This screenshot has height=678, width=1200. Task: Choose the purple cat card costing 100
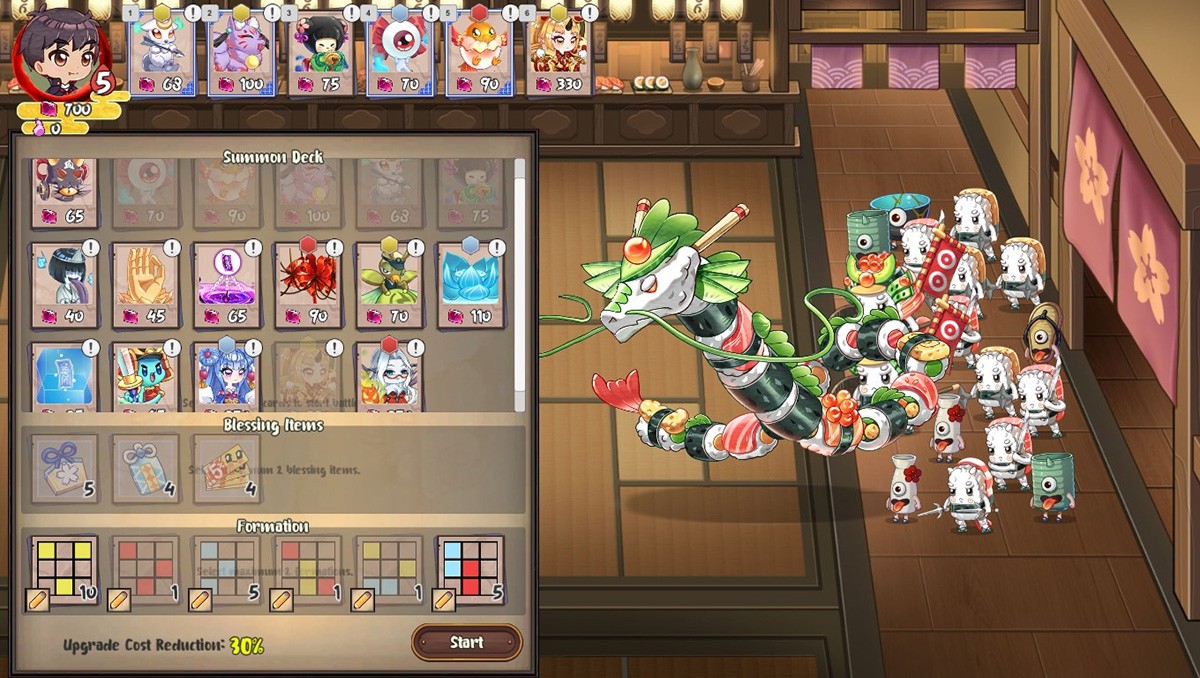[242, 50]
